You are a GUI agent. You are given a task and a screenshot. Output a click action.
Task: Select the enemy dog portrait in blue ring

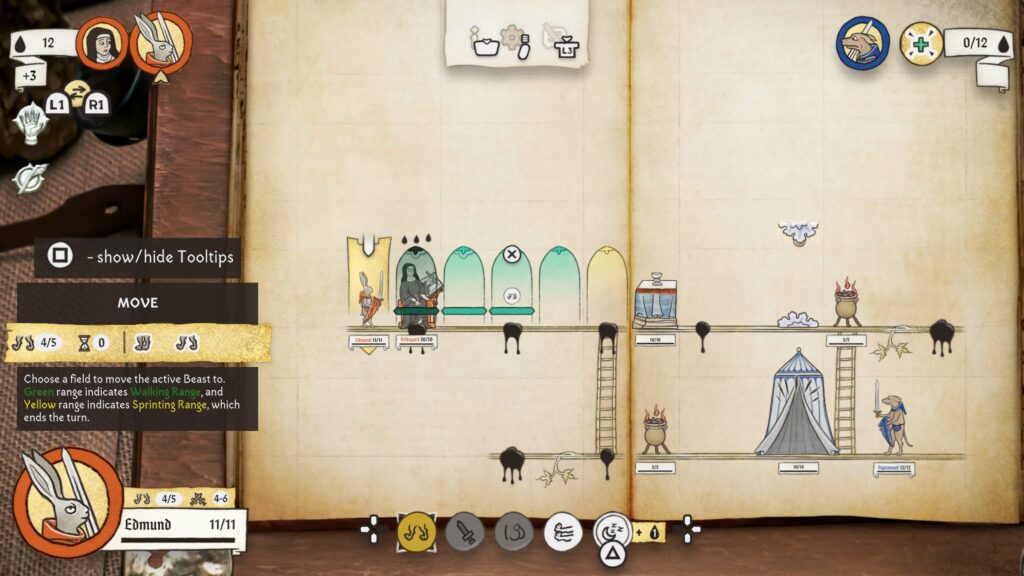pyautogui.click(x=863, y=43)
